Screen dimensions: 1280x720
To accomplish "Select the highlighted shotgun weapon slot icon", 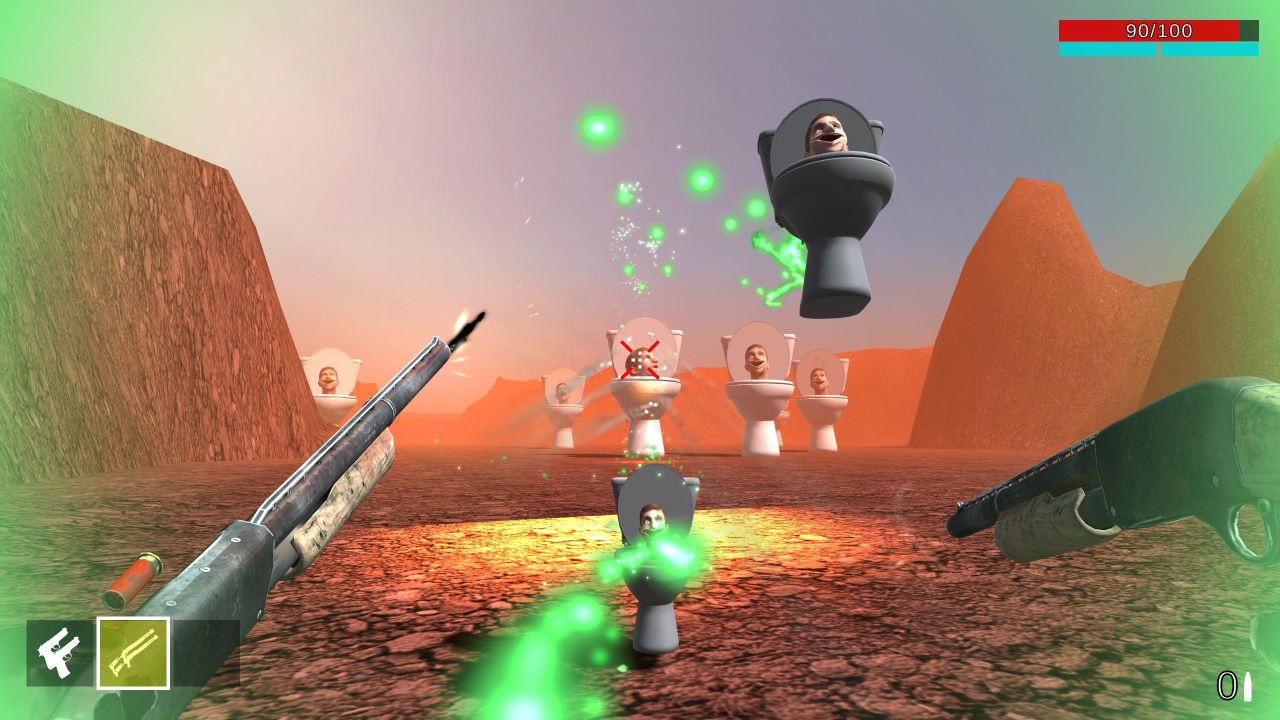I will pos(133,651).
